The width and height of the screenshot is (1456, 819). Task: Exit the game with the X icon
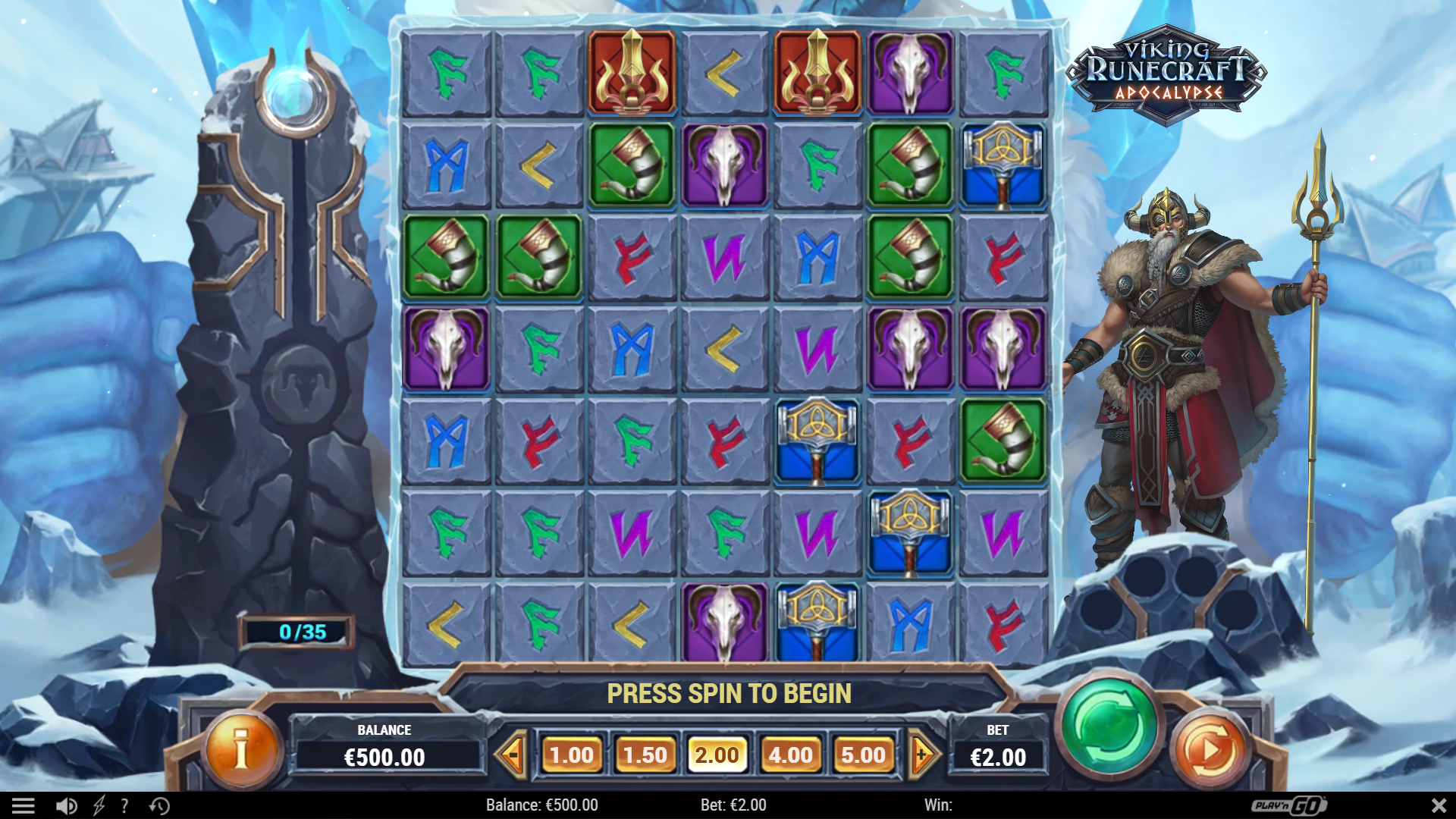pyautogui.click(x=1437, y=805)
